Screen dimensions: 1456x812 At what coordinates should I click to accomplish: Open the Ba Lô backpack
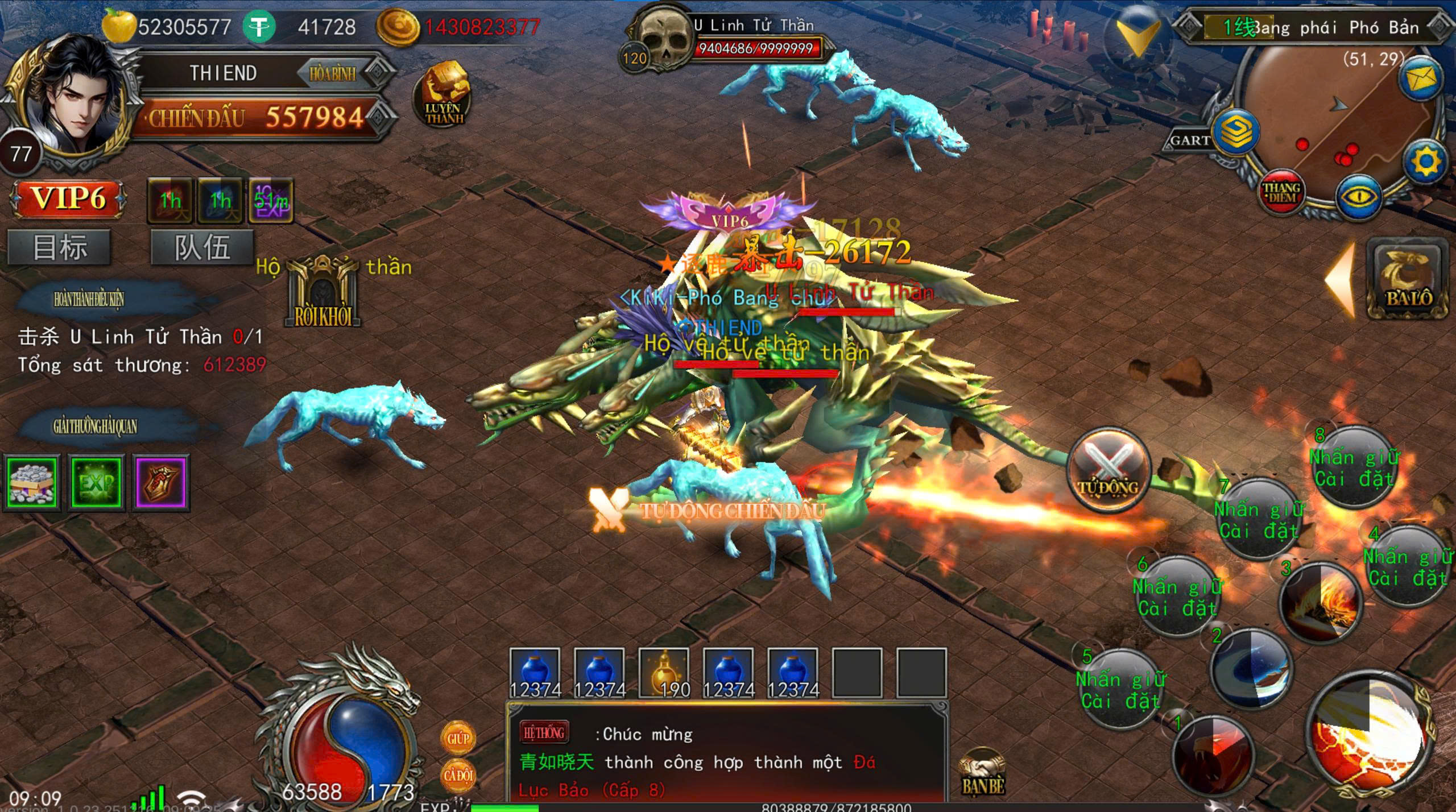(x=1408, y=279)
